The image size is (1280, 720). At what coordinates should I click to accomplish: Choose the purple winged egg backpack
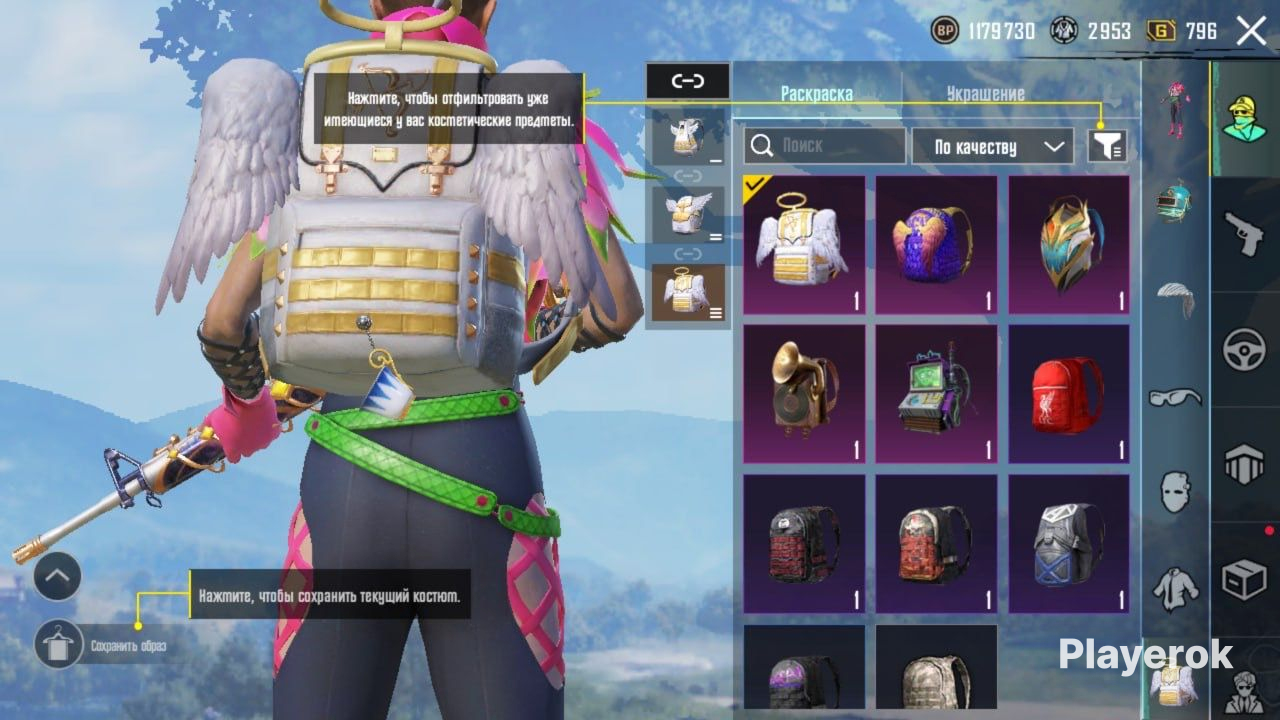pyautogui.click(x=936, y=245)
